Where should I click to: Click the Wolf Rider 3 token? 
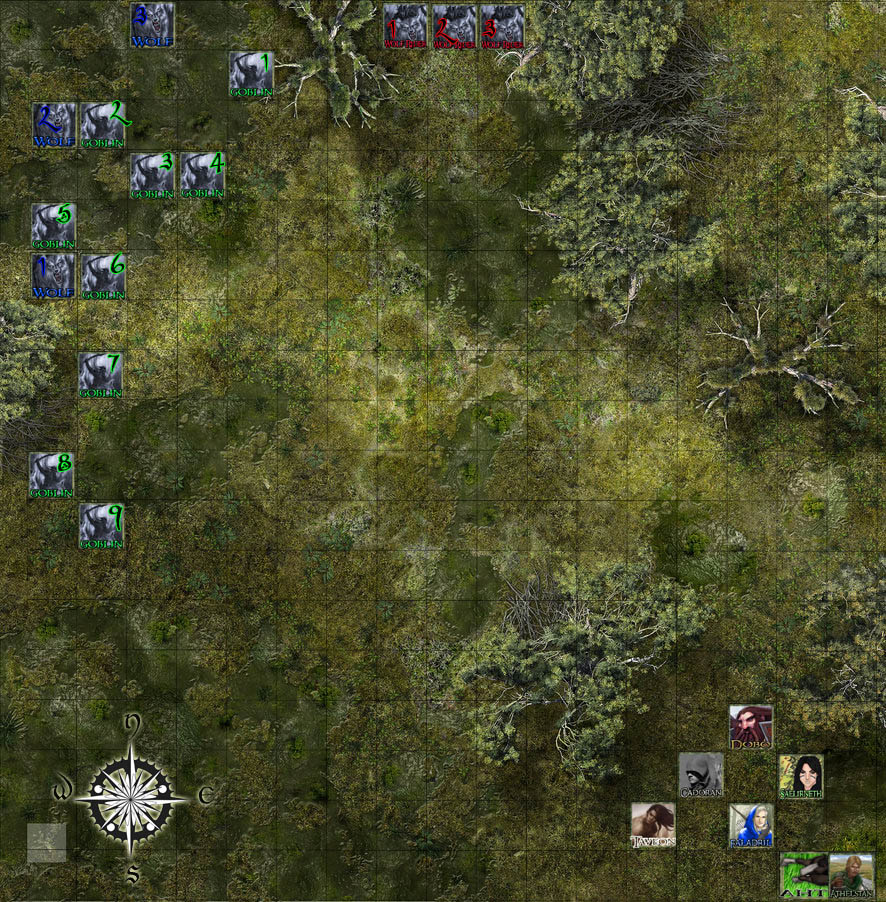pos(502,26)
